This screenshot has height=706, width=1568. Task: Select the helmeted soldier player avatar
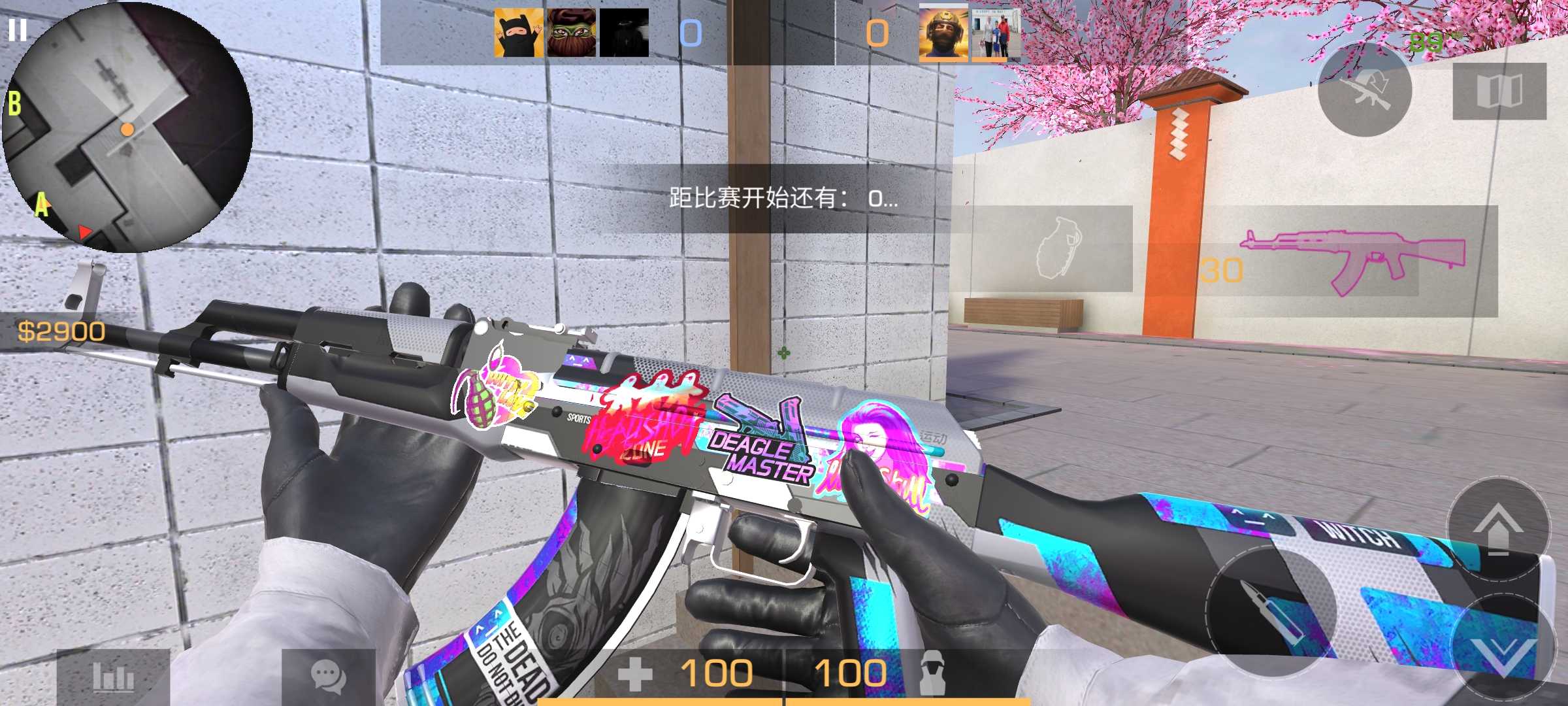943,33
